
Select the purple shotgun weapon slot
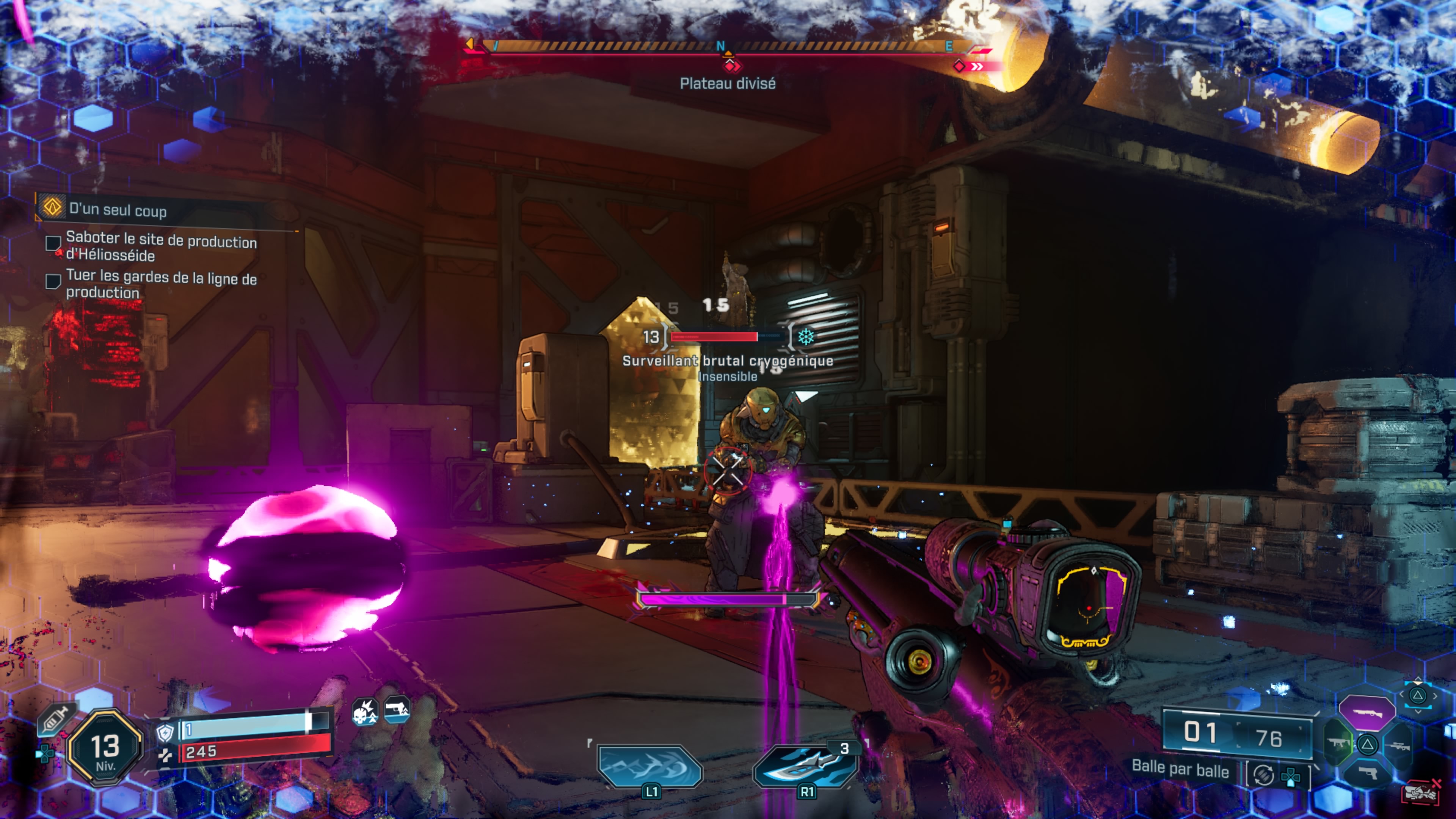click(1367, 713)
